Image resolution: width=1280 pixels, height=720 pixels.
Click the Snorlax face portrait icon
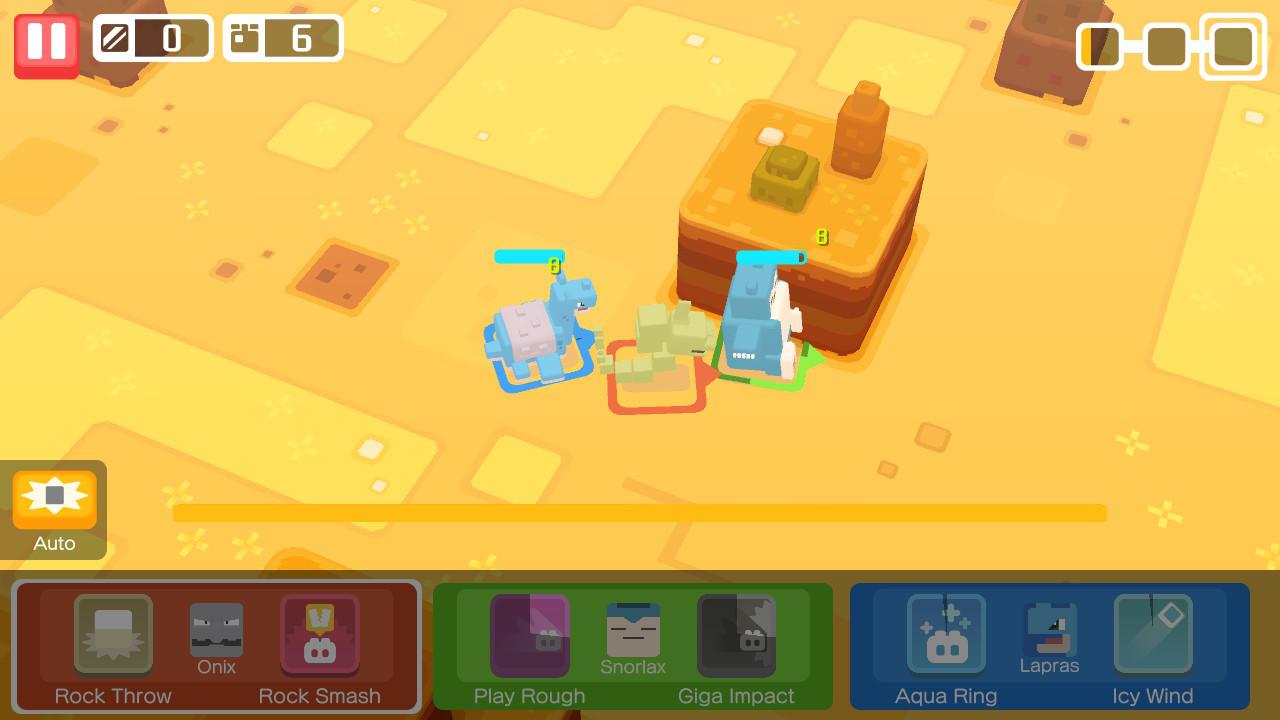click(x=633, y=628)
